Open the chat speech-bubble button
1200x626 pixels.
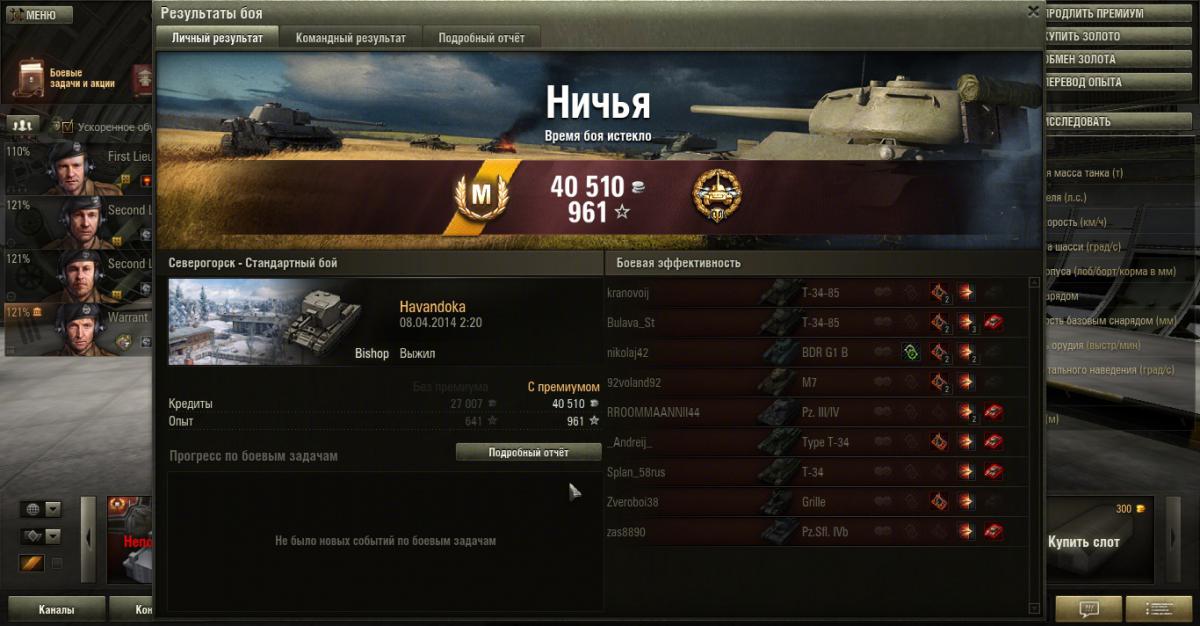[x=1087, y=608]
